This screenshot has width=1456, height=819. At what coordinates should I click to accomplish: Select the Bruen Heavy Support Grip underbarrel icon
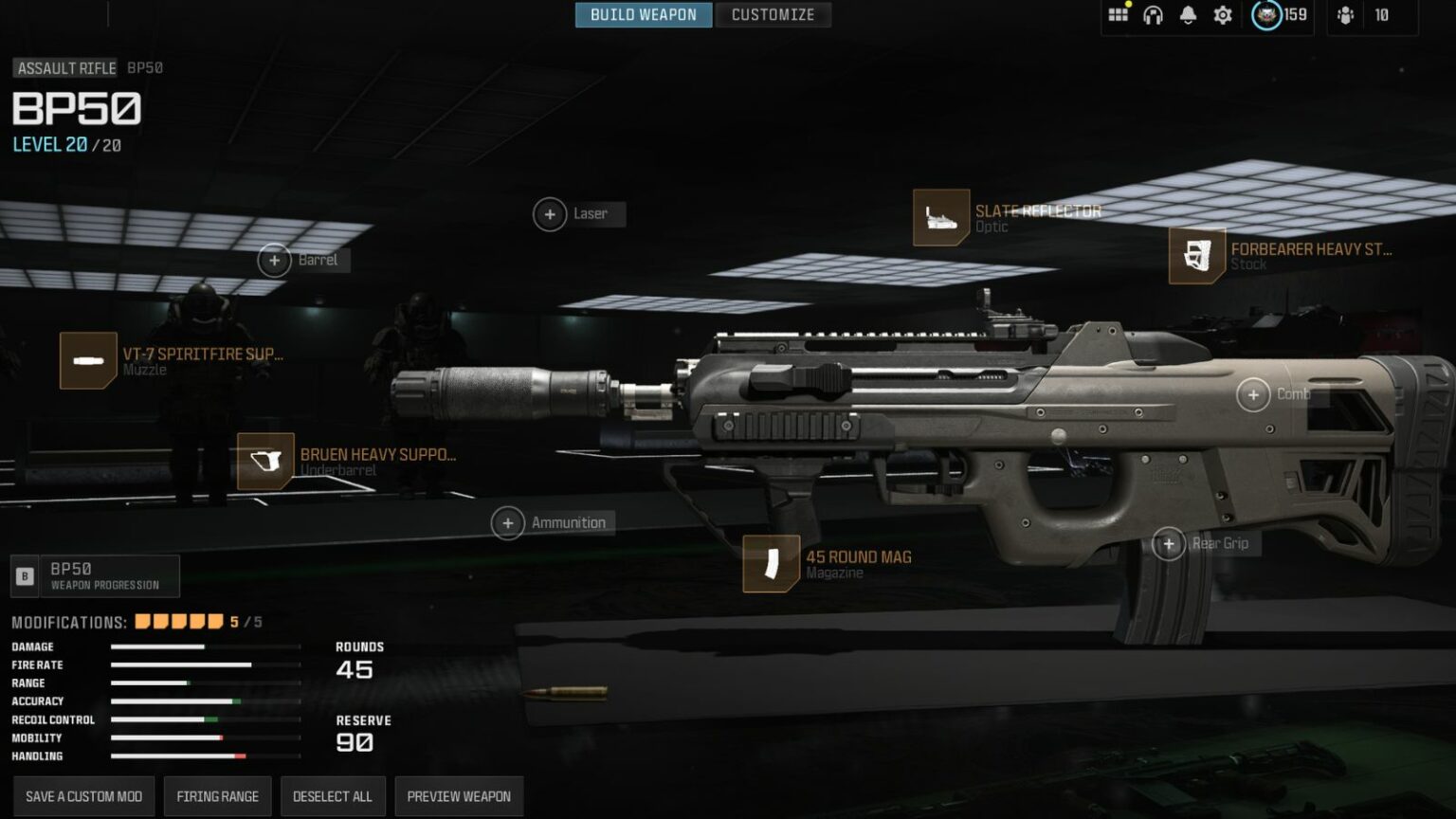coord(264,463)
